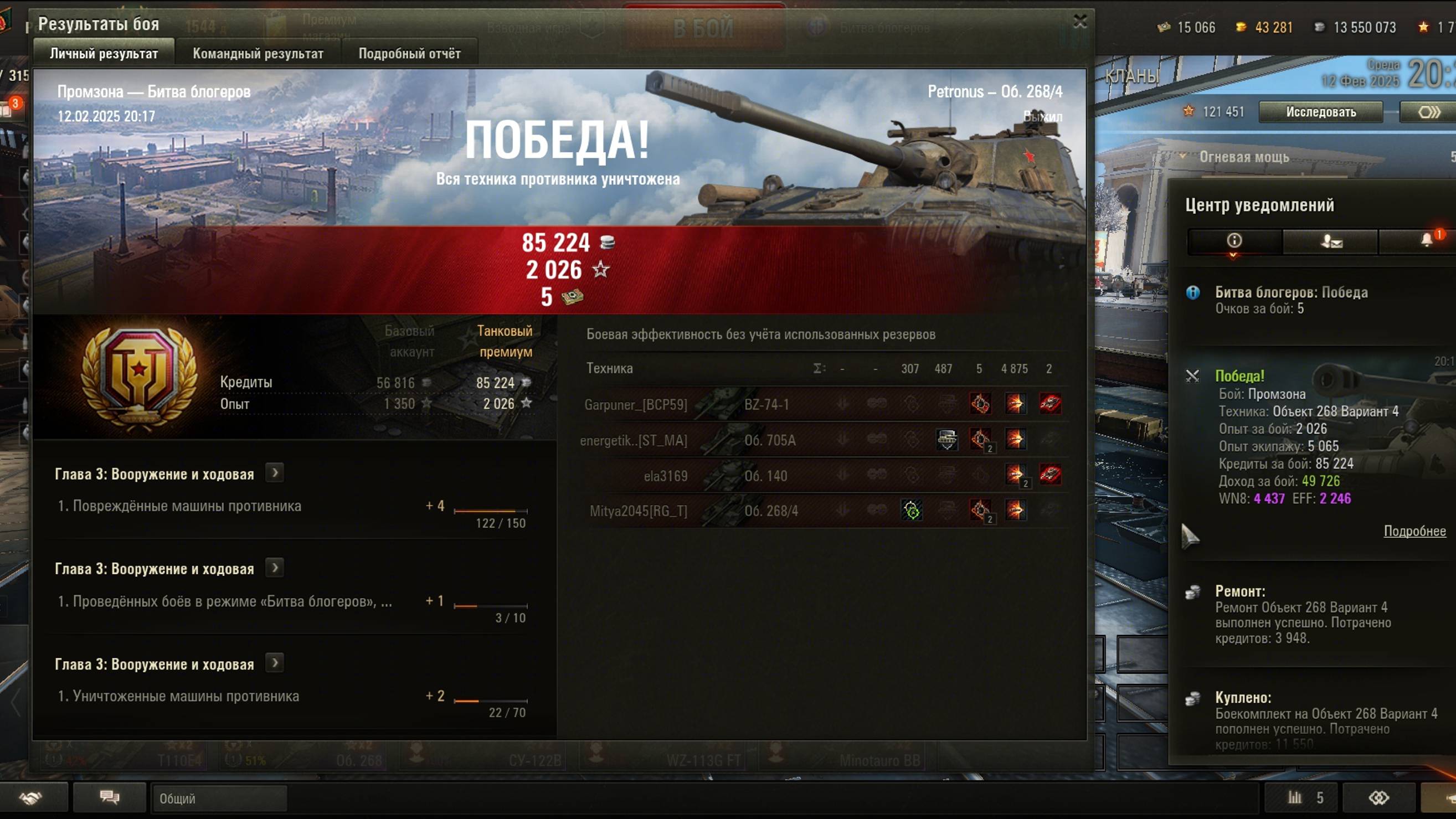Open the Подробный отчёт tab
This screenshot has width=1456, height=819.
(x=409, y=54)
